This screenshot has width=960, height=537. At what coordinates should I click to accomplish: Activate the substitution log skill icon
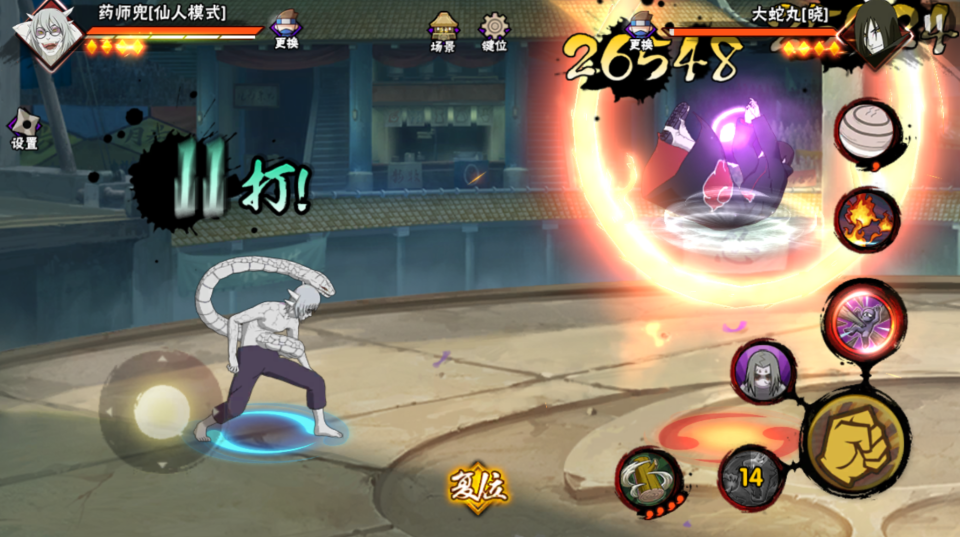[649, 480]
